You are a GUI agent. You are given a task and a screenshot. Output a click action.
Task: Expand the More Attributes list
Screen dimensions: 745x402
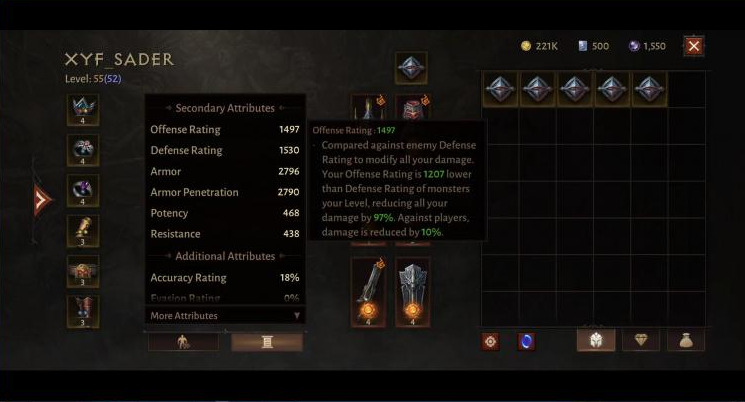(224, 316)
